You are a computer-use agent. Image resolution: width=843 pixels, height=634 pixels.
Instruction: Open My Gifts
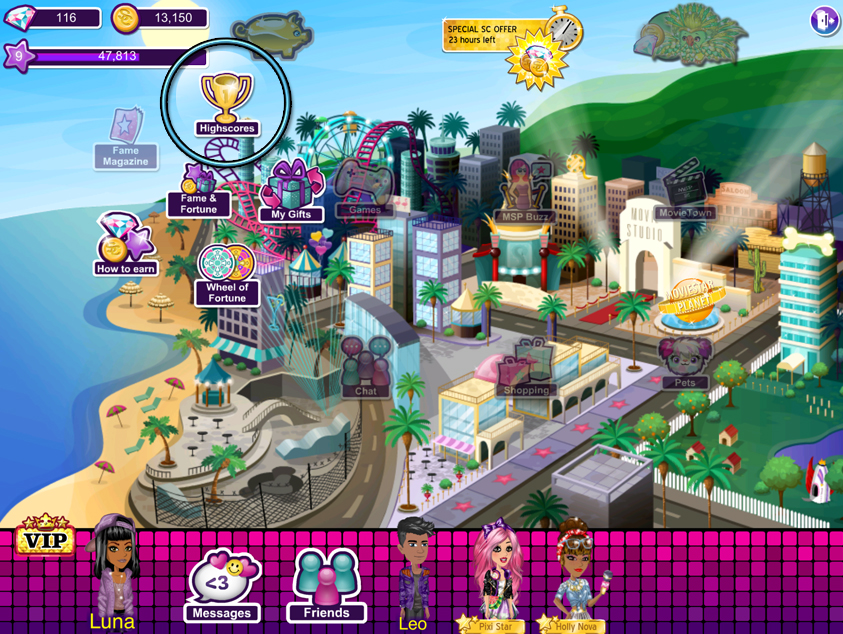(291, 191)
